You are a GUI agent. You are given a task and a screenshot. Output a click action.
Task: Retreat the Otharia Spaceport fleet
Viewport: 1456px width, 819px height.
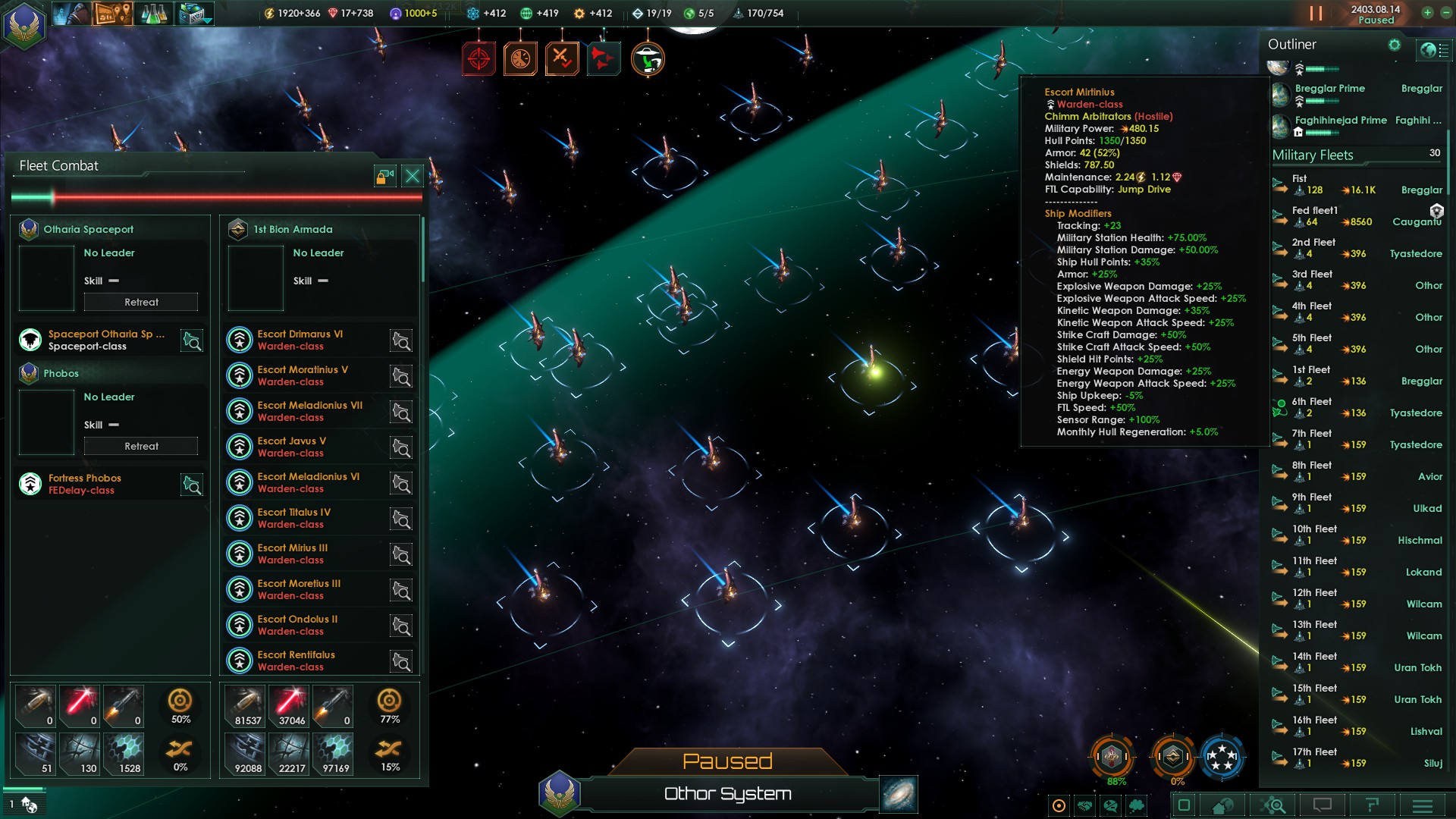click(x=141, y=302)
